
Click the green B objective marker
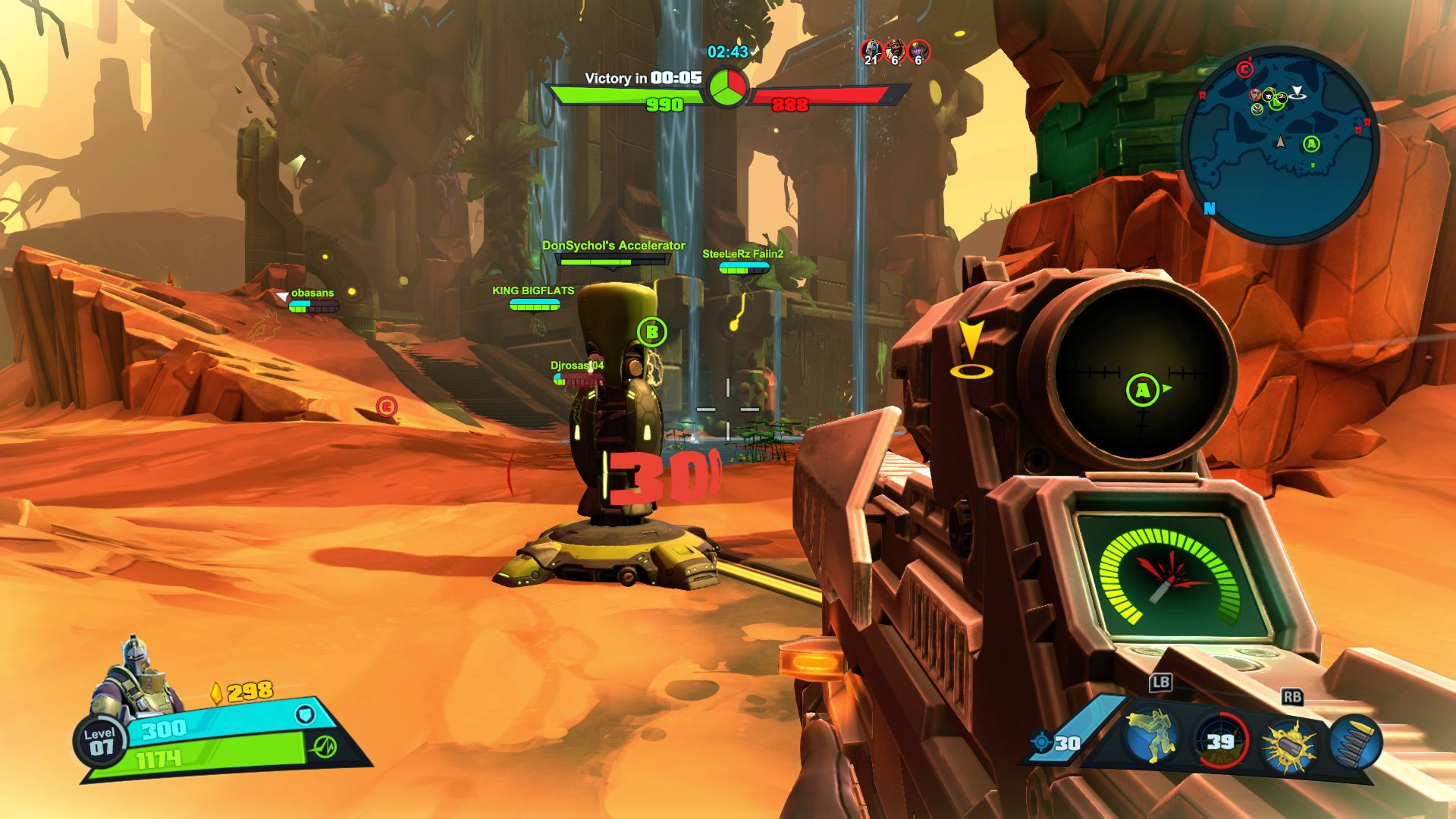tap(651, 331)
